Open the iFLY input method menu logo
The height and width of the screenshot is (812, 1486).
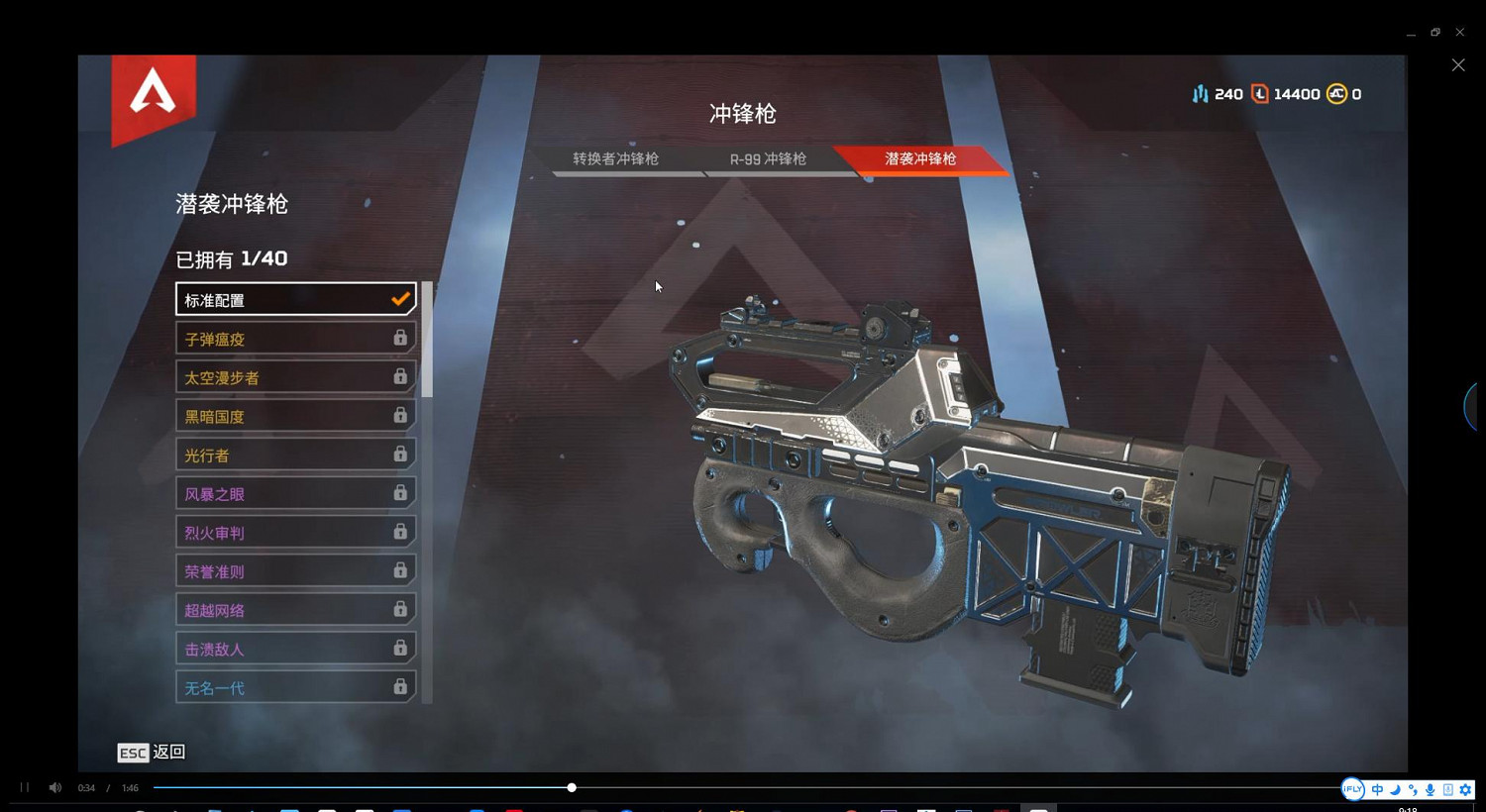[x=1352, y=789]
